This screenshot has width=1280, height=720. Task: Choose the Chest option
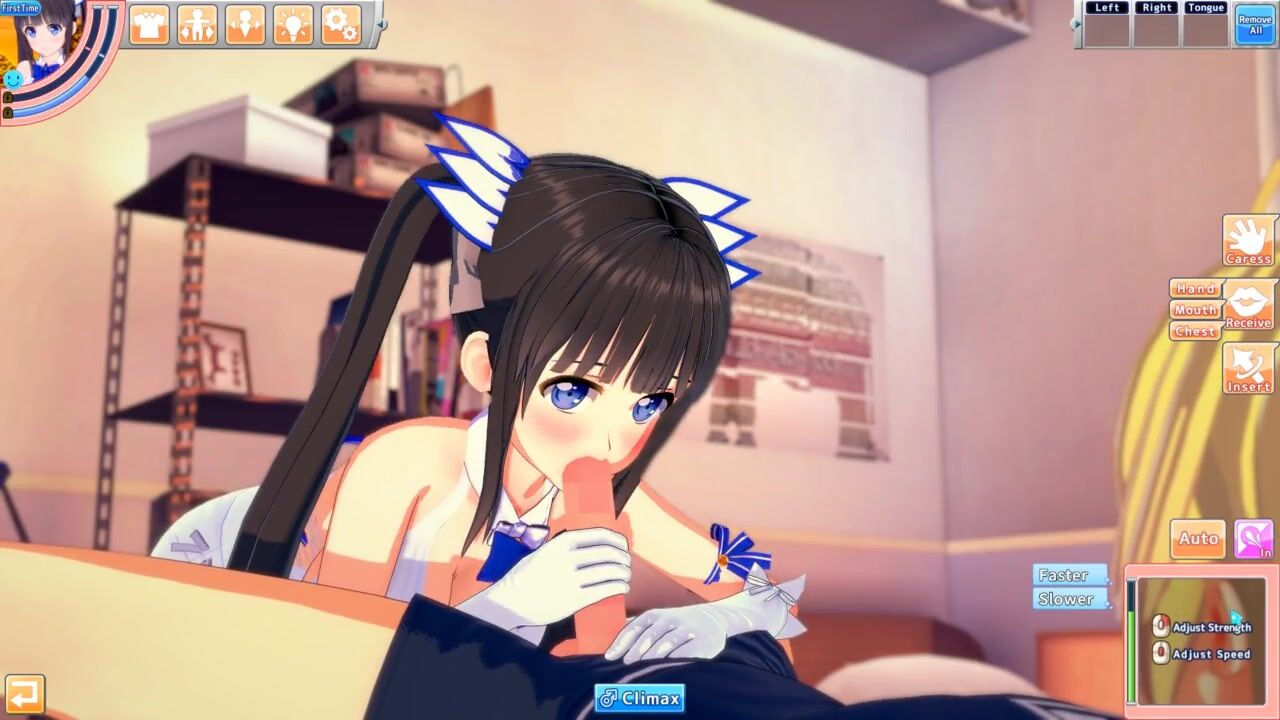(1195, 331)
